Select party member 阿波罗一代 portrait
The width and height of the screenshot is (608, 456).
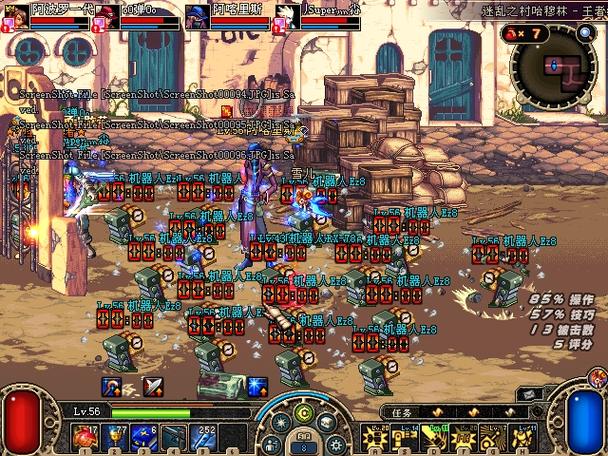[14, 15]
